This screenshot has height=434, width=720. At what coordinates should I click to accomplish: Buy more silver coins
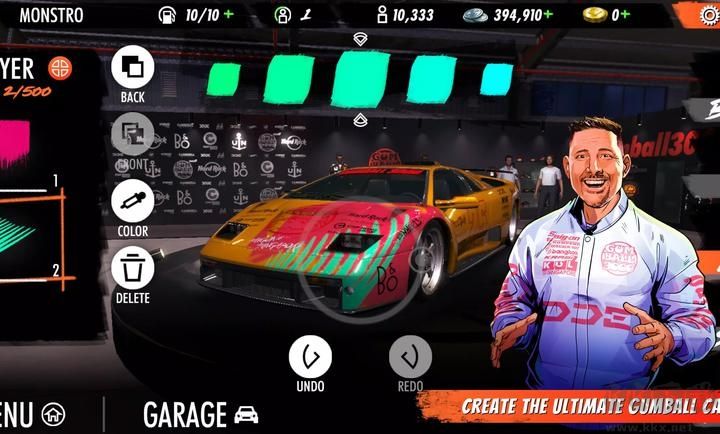(547, 15)
